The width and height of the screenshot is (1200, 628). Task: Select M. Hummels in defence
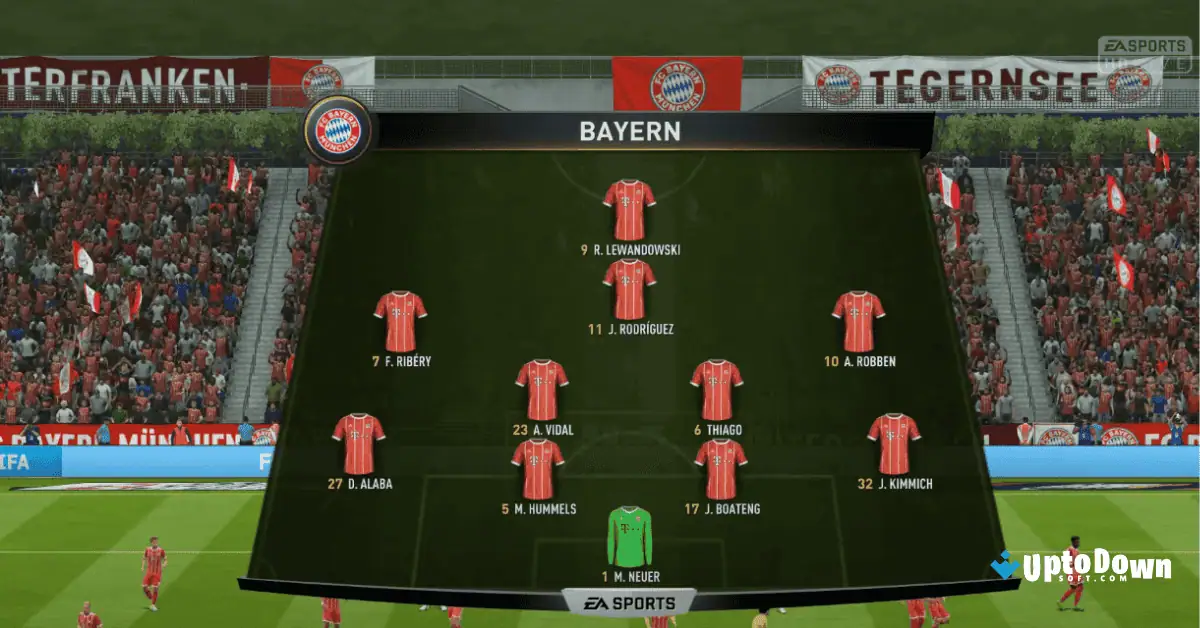(x=538, y=468)
